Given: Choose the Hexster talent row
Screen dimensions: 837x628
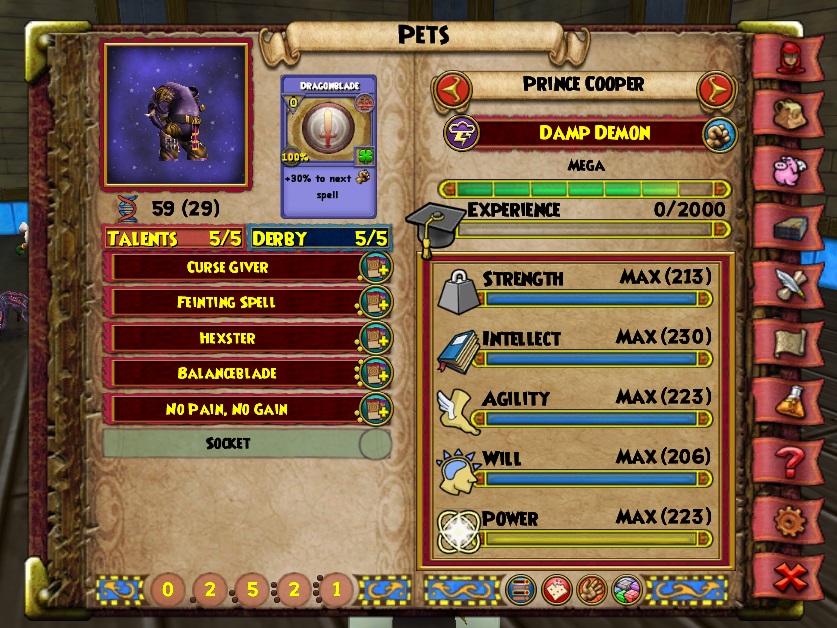Looking at the screenshot, I should point(228,338).
